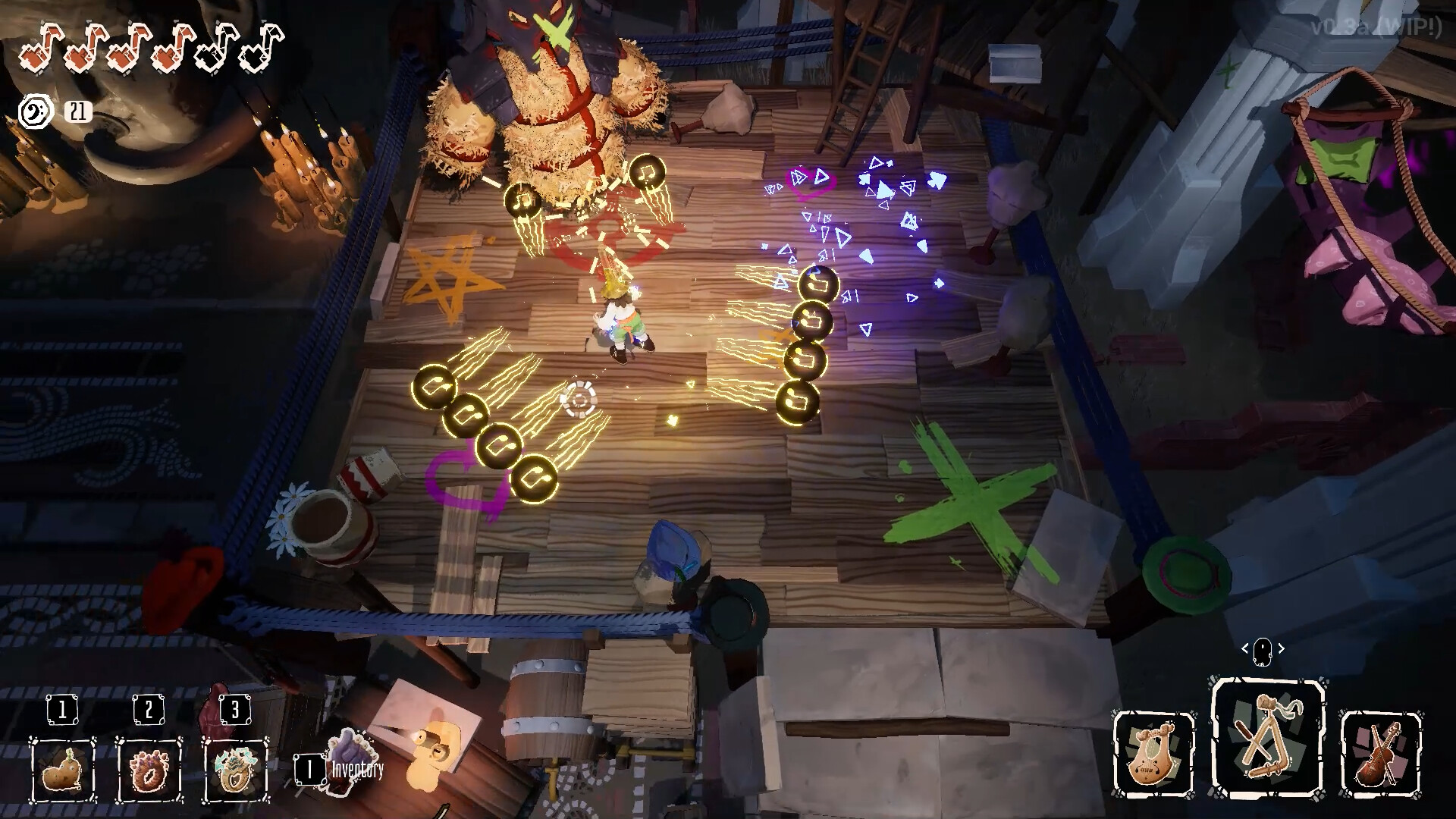Click the I key badge on the Inventory label

309,771
